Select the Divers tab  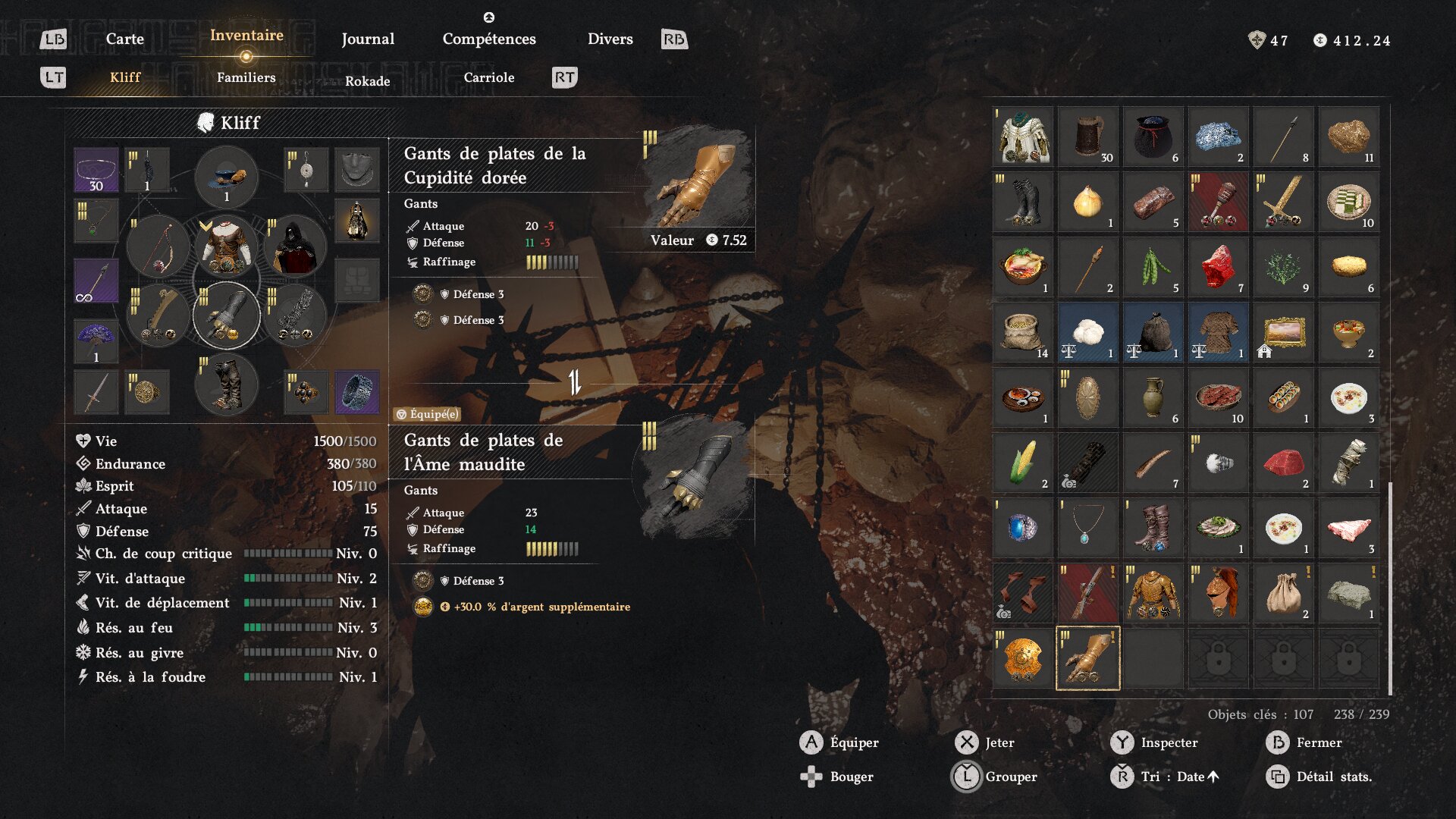(610, 39)
